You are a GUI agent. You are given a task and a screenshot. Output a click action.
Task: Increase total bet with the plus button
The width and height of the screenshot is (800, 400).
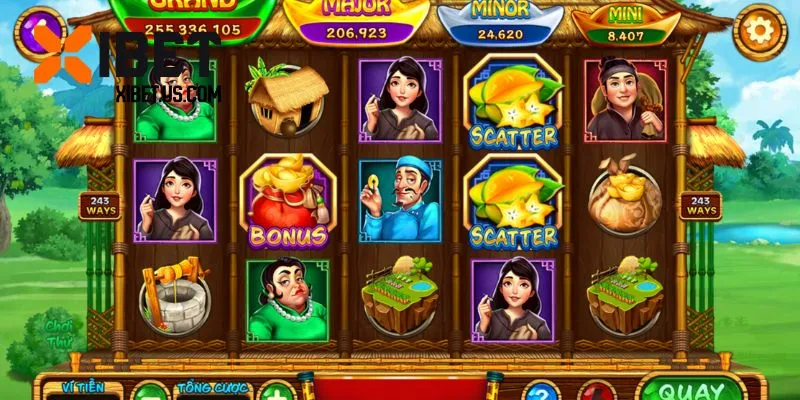point(276,392)
